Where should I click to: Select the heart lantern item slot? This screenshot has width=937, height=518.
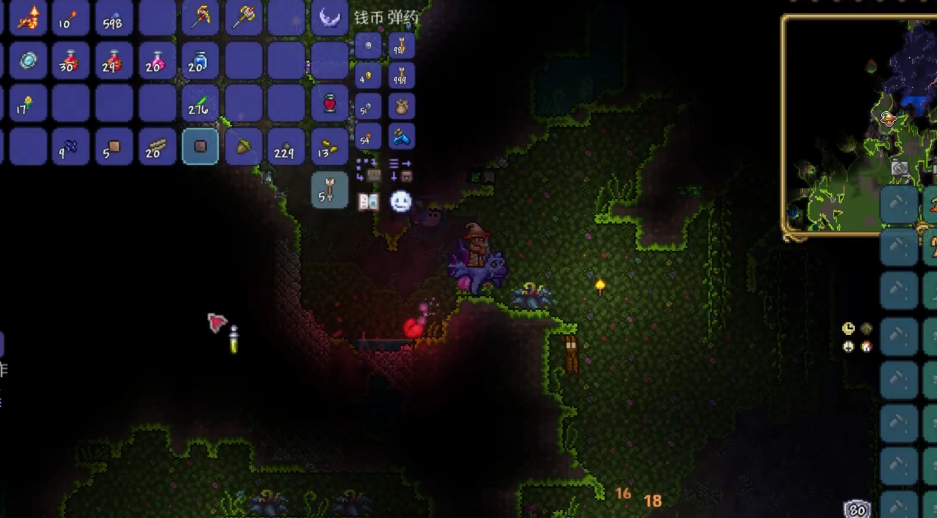329,103
